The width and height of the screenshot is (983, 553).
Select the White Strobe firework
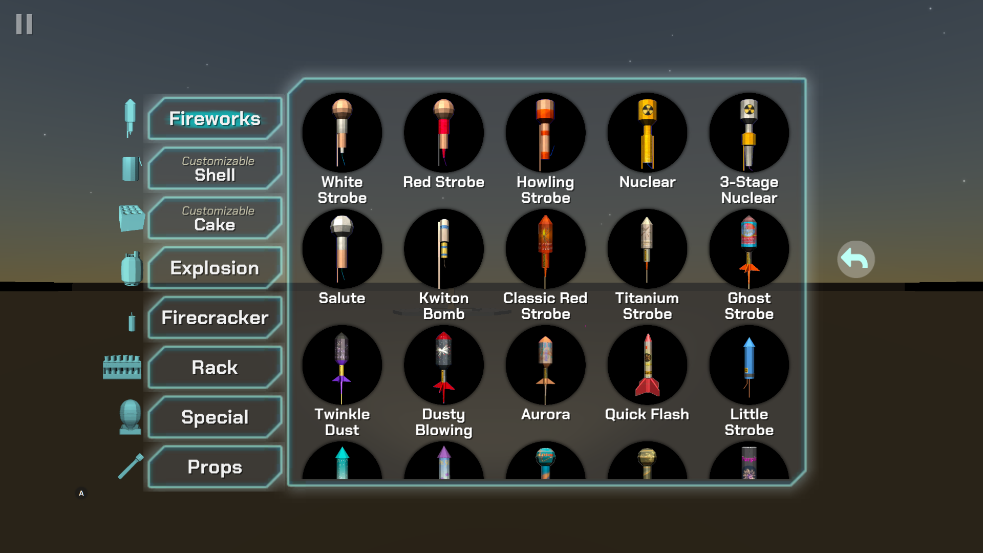(x=342, y=133)
